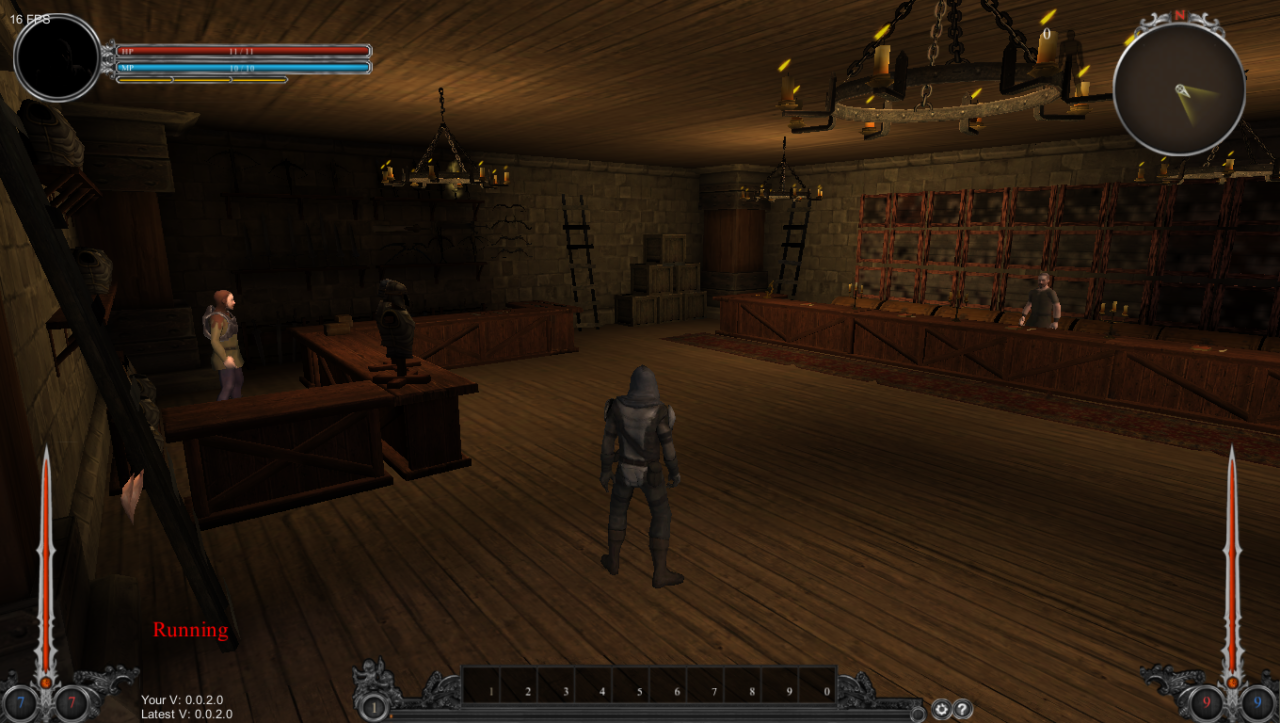Select the character portrait orb
Screen dimensions: 1280x723
58,58
